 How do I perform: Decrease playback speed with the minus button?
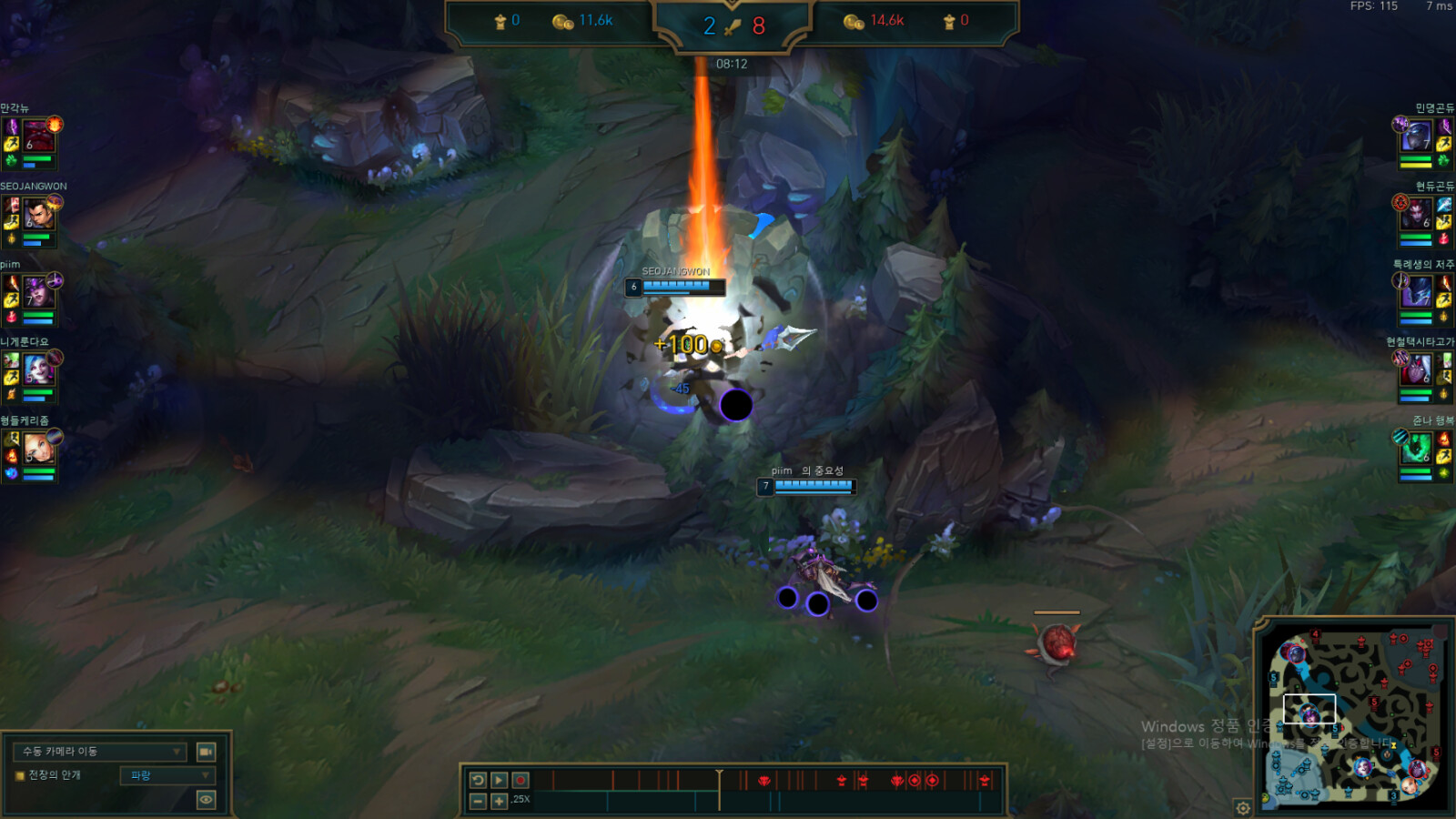[478, 801]
